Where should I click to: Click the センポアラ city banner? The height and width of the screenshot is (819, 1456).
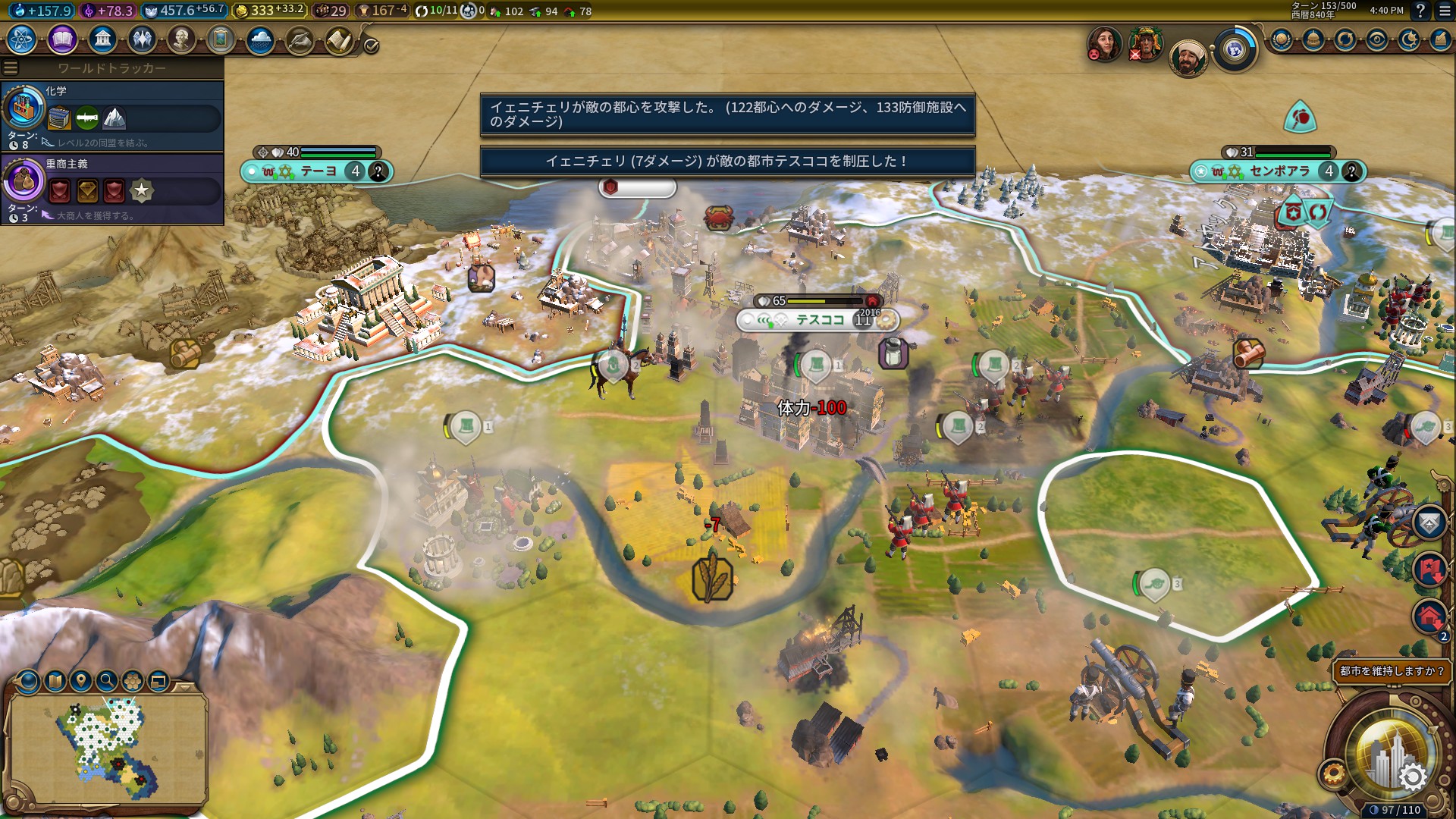[x=1279, y=171]
